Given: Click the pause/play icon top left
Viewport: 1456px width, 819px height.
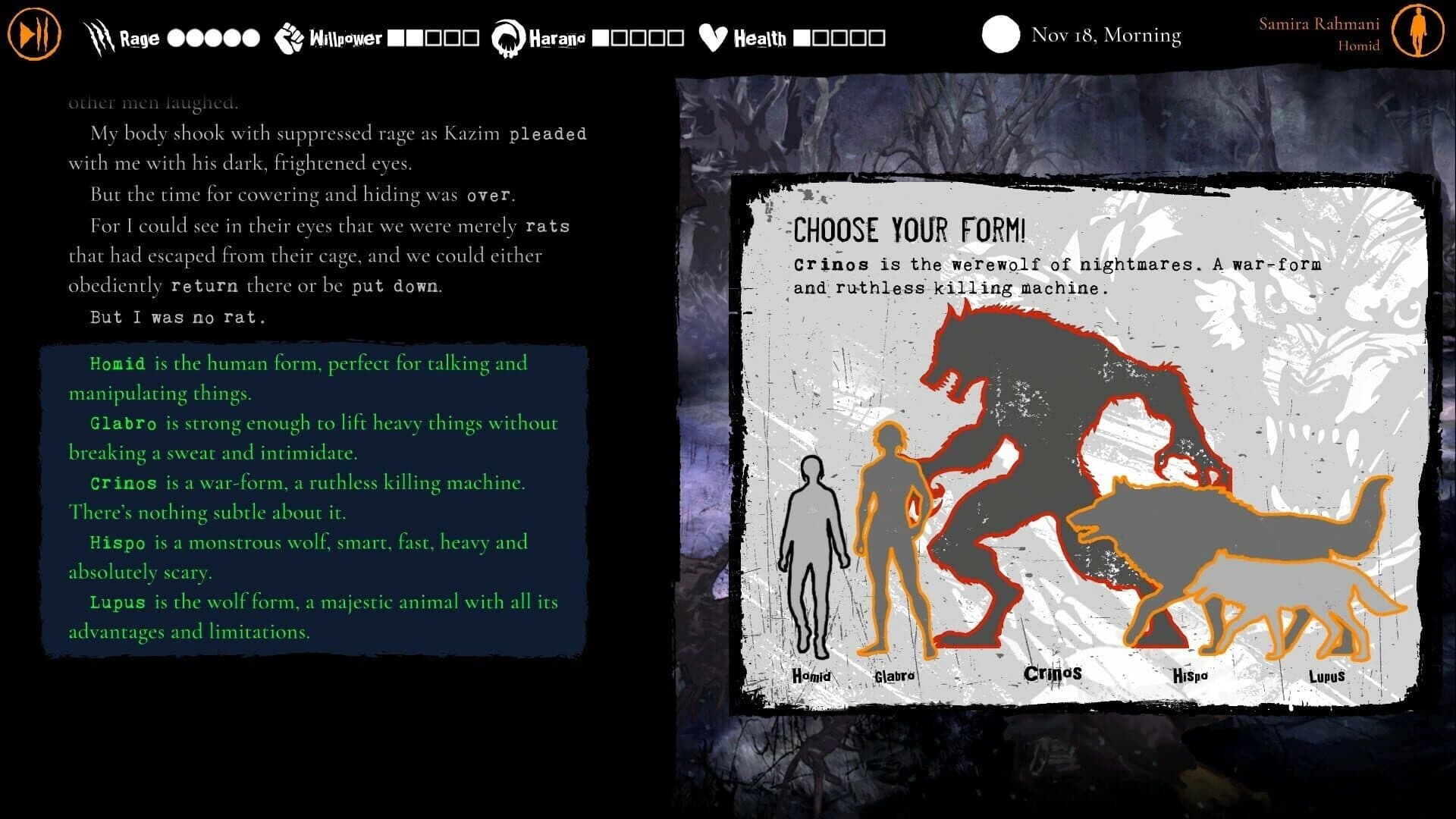Looking at the screenshot, I should point(33,32).
